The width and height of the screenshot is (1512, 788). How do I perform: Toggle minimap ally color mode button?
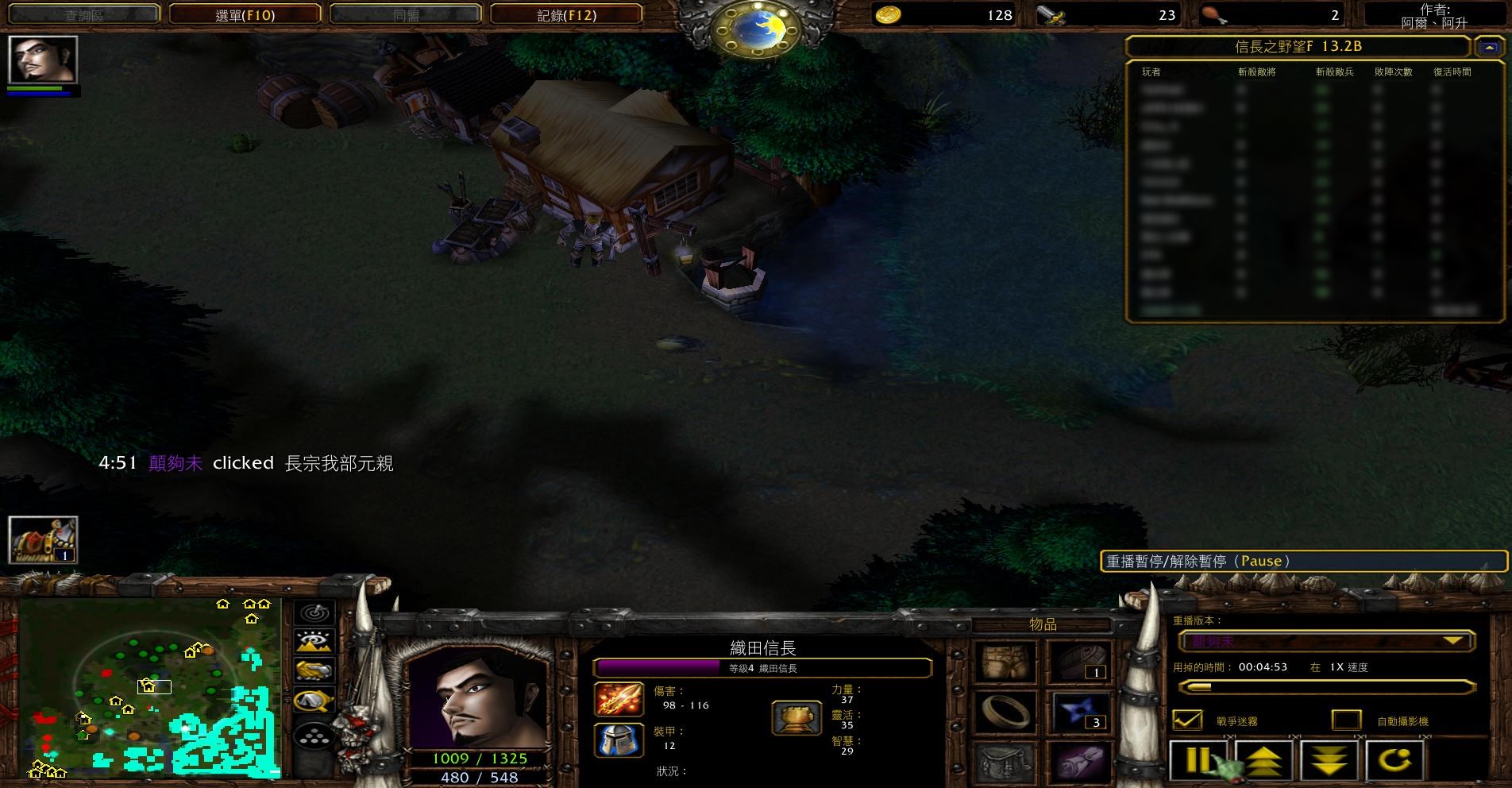[314, 670]
